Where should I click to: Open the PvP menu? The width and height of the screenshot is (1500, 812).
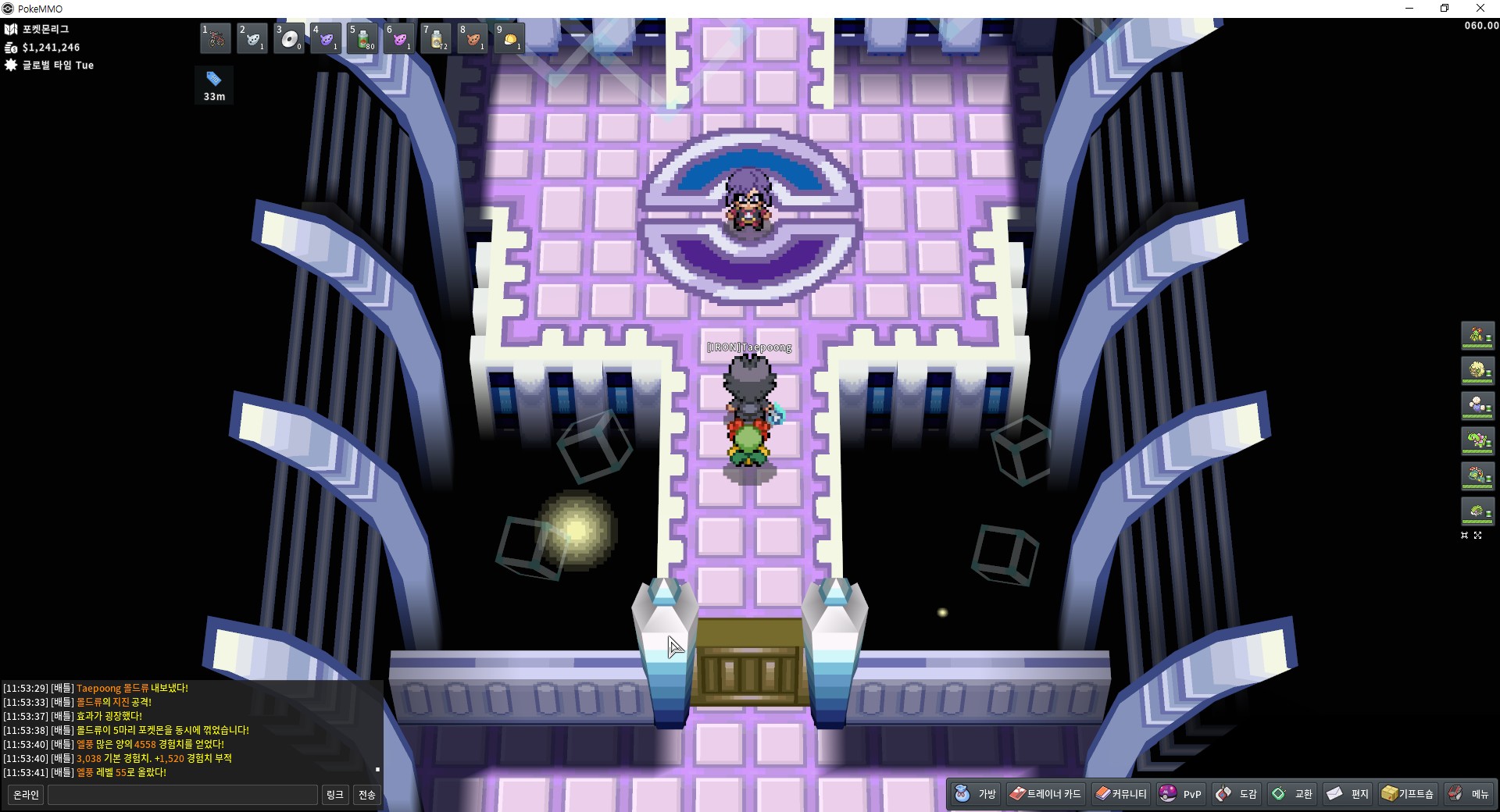tap(1180, 794)
